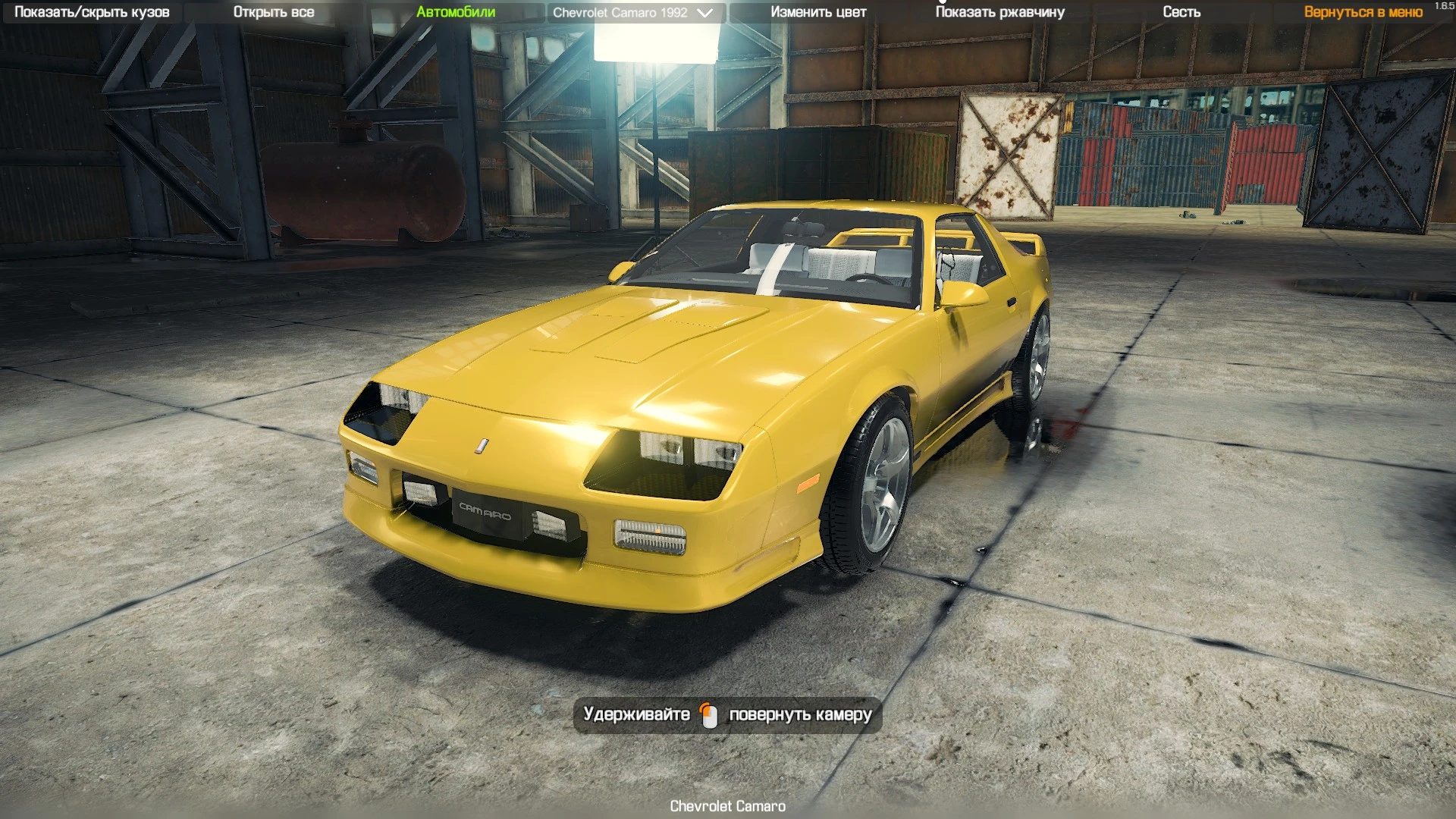
Task: Open the Chevrolet Camaro 1992 car selector
Action: pyautogui.click(x=622, y=12)
